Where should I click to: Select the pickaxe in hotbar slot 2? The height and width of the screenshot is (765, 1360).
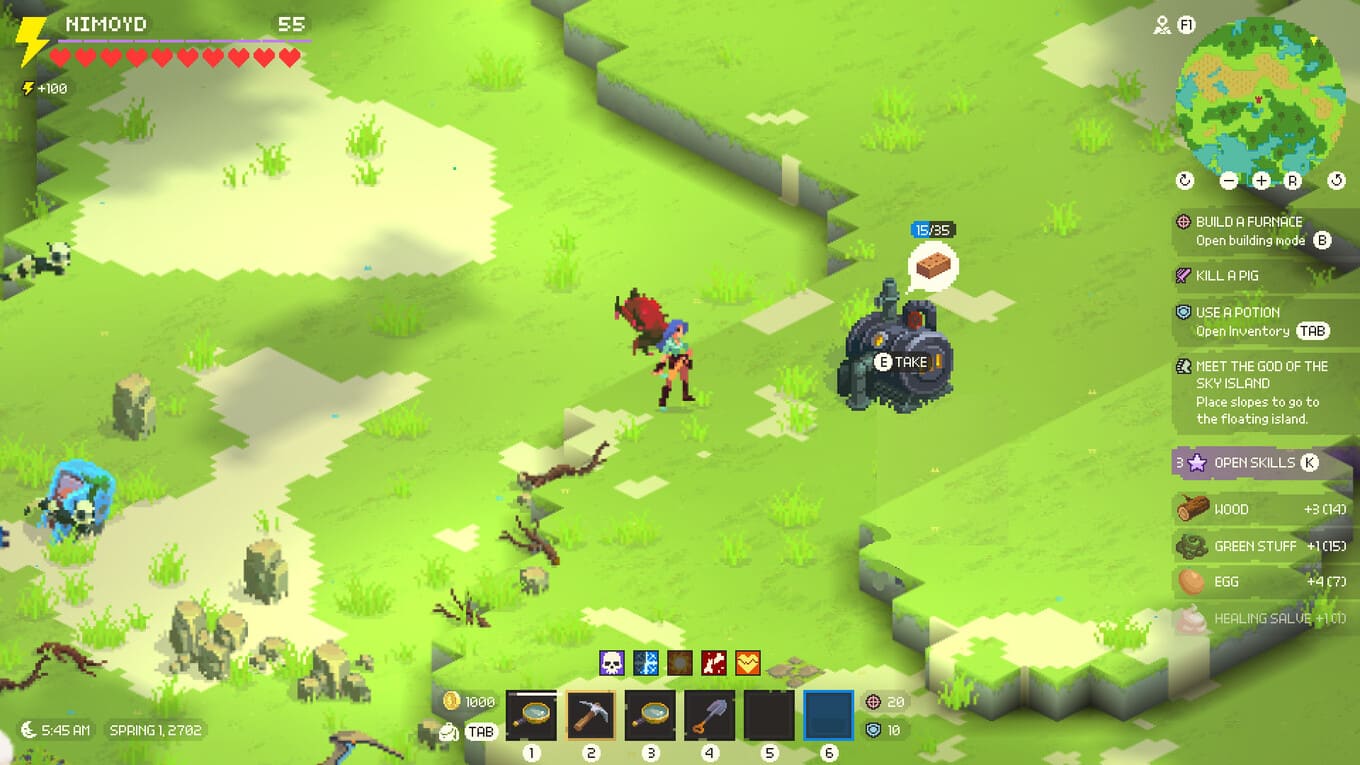(x=590, y=715)
